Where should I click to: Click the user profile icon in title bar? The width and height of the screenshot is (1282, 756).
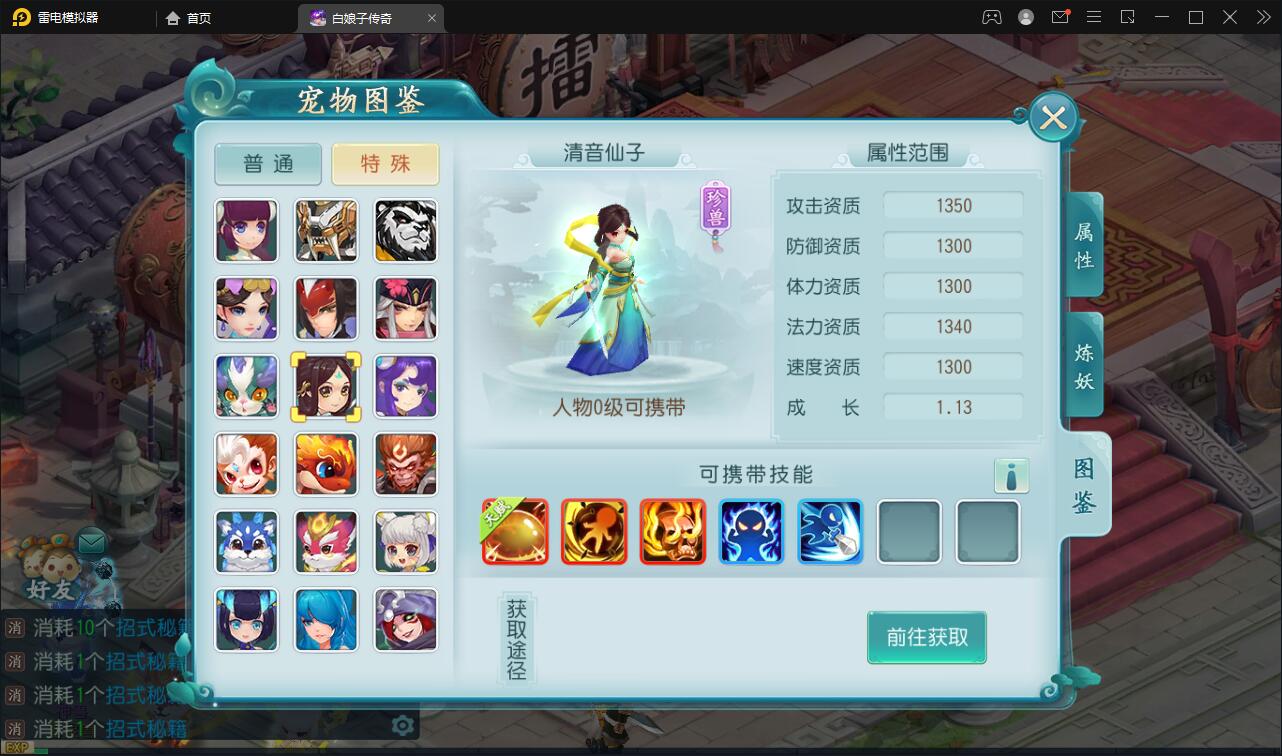1024,17
